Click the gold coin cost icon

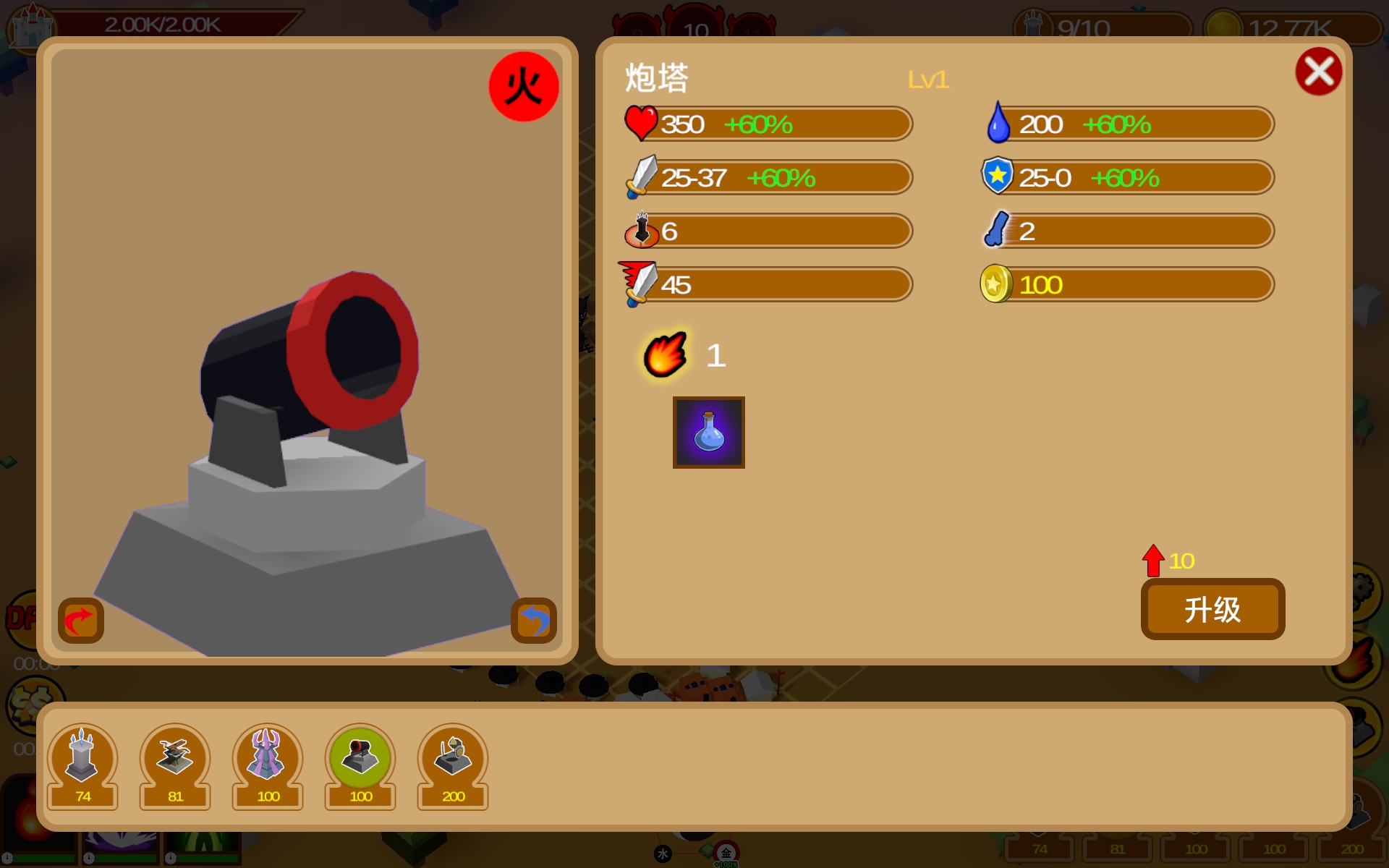click(x=998, y=284)
